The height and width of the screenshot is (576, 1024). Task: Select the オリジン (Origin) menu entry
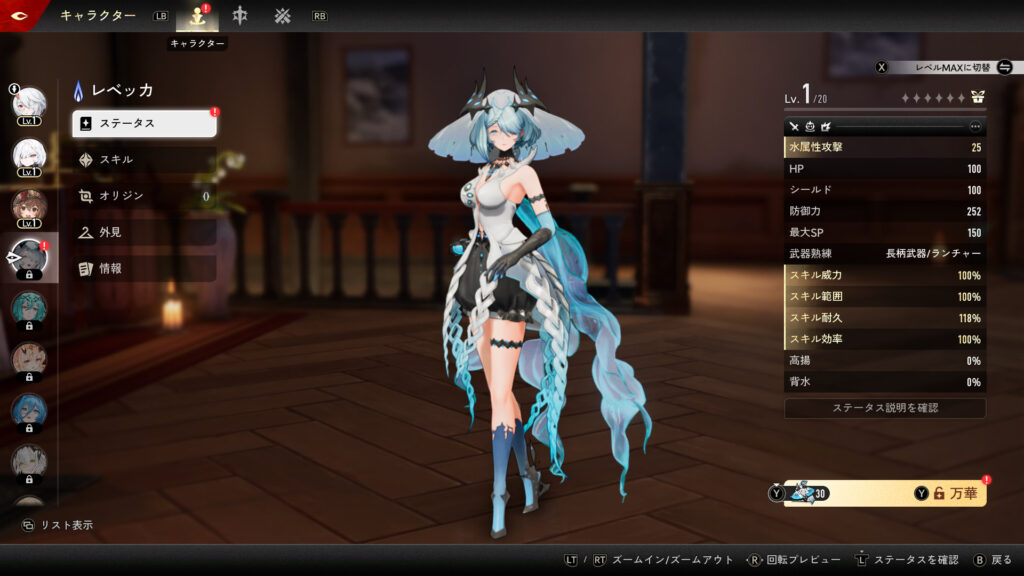coord(144,196)
